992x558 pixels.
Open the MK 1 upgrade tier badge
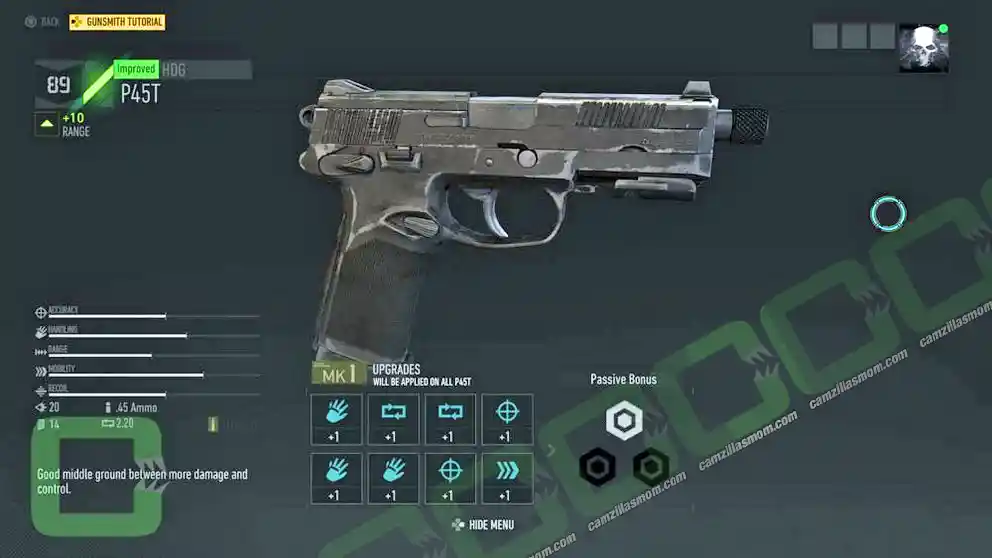click(x=339, y=374)
